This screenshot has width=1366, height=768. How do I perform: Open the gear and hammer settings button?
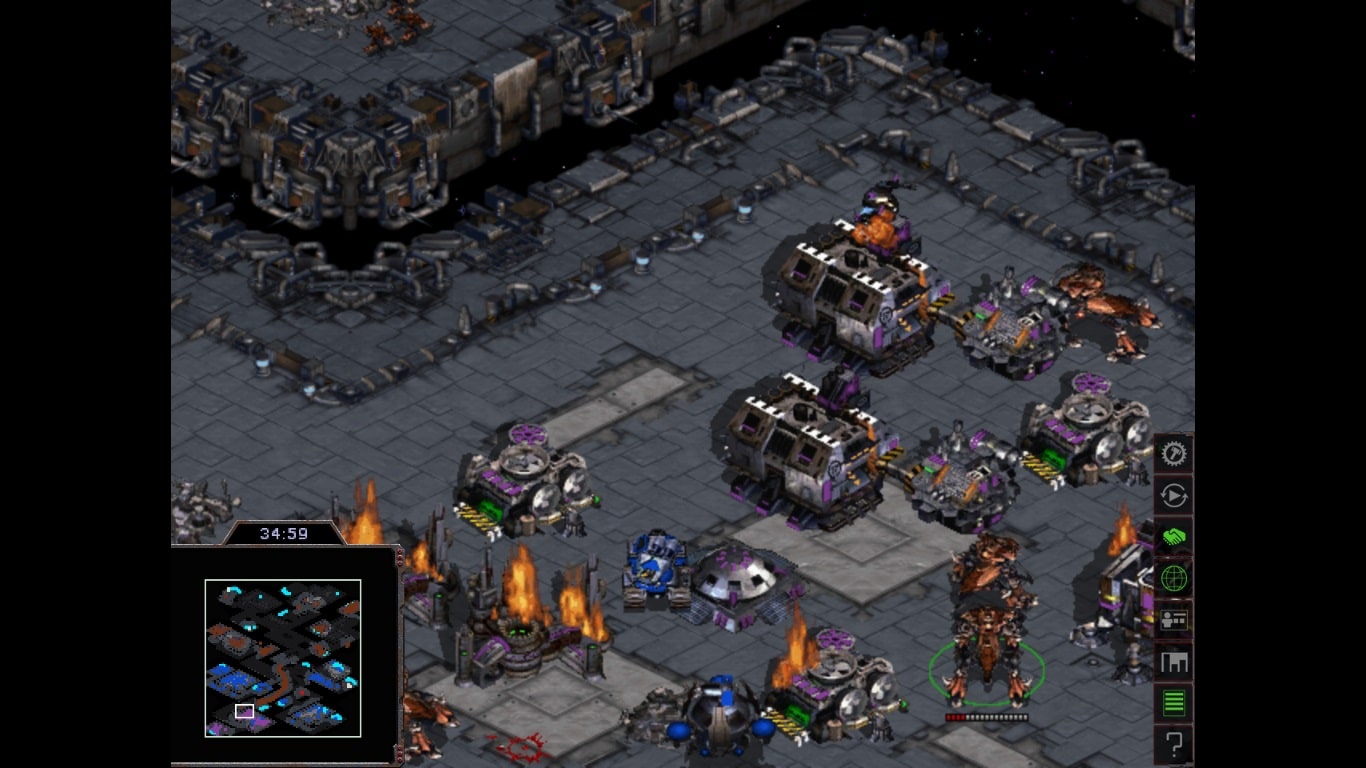pyautogui.click(x=1173, y=454)
